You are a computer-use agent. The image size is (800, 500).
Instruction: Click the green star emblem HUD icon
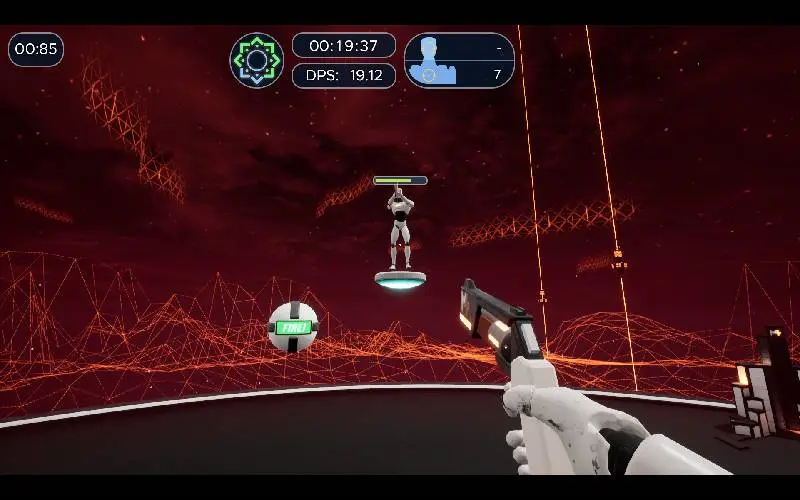[x=257, y=60]
